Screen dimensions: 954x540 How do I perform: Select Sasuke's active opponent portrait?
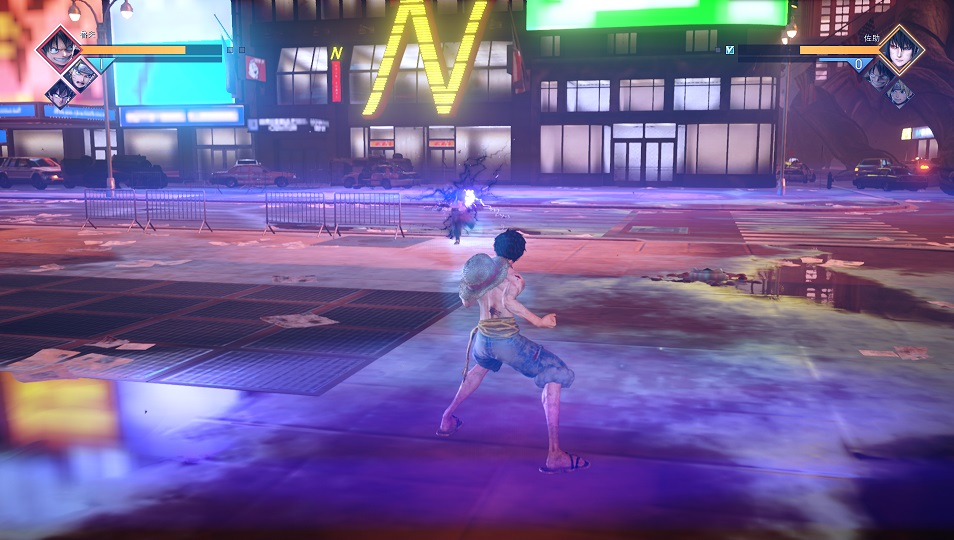point(900,48)
